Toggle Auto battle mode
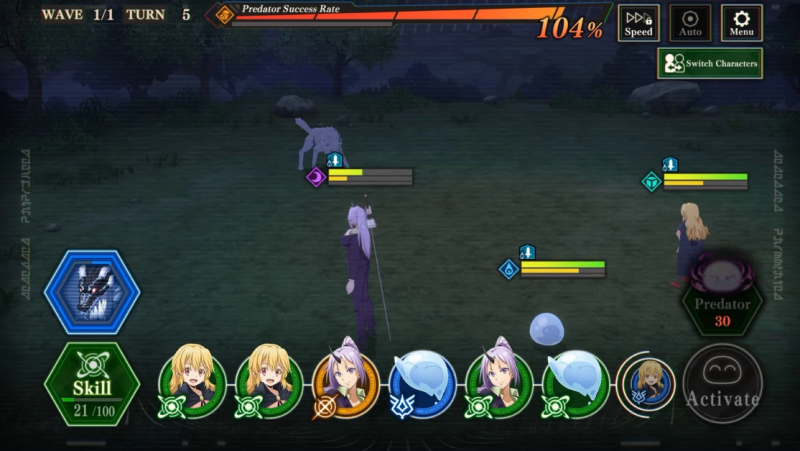The image size is (800, 451). pos(690,23)
